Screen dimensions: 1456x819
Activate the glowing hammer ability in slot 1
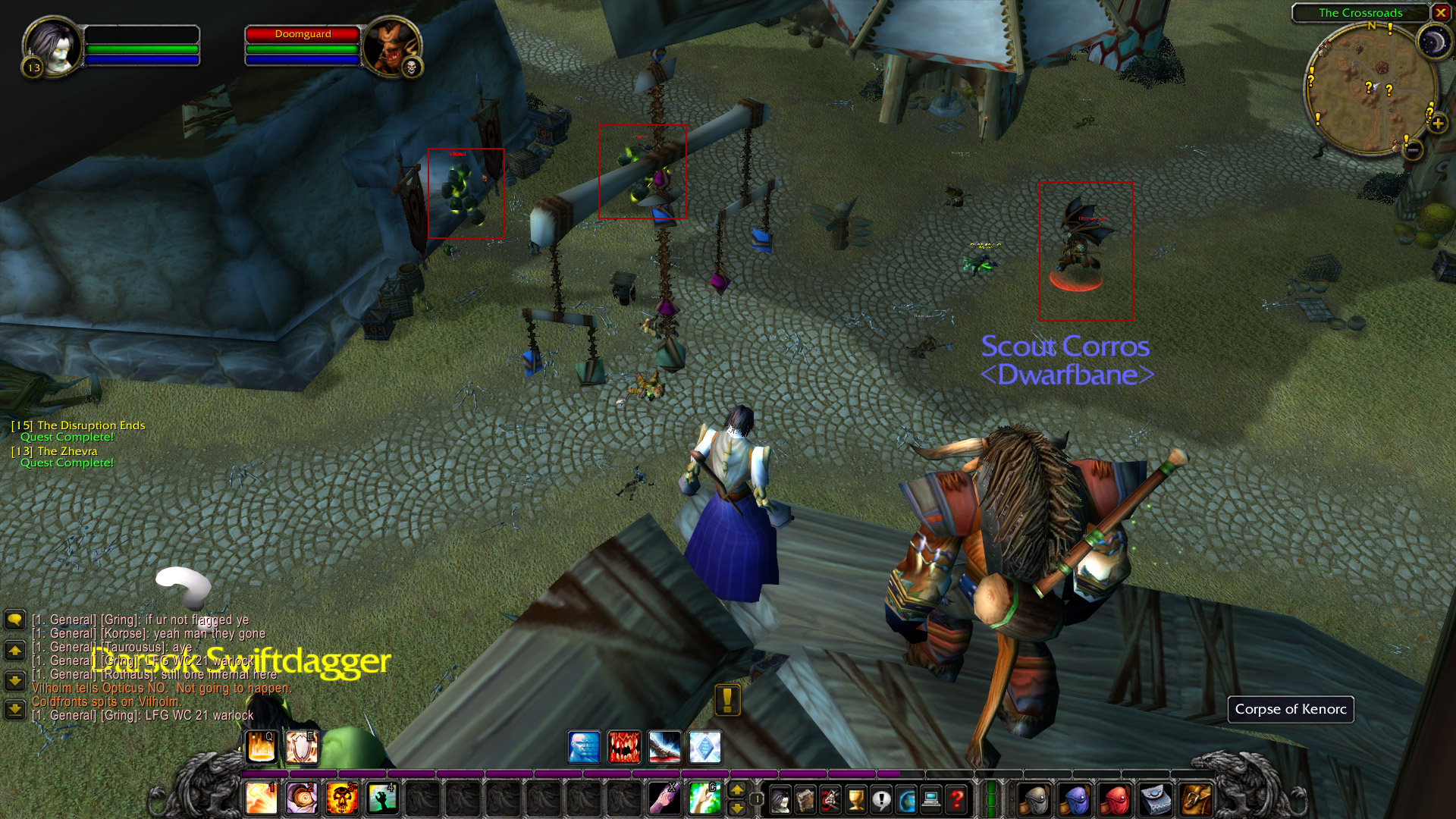click(262, 799)
